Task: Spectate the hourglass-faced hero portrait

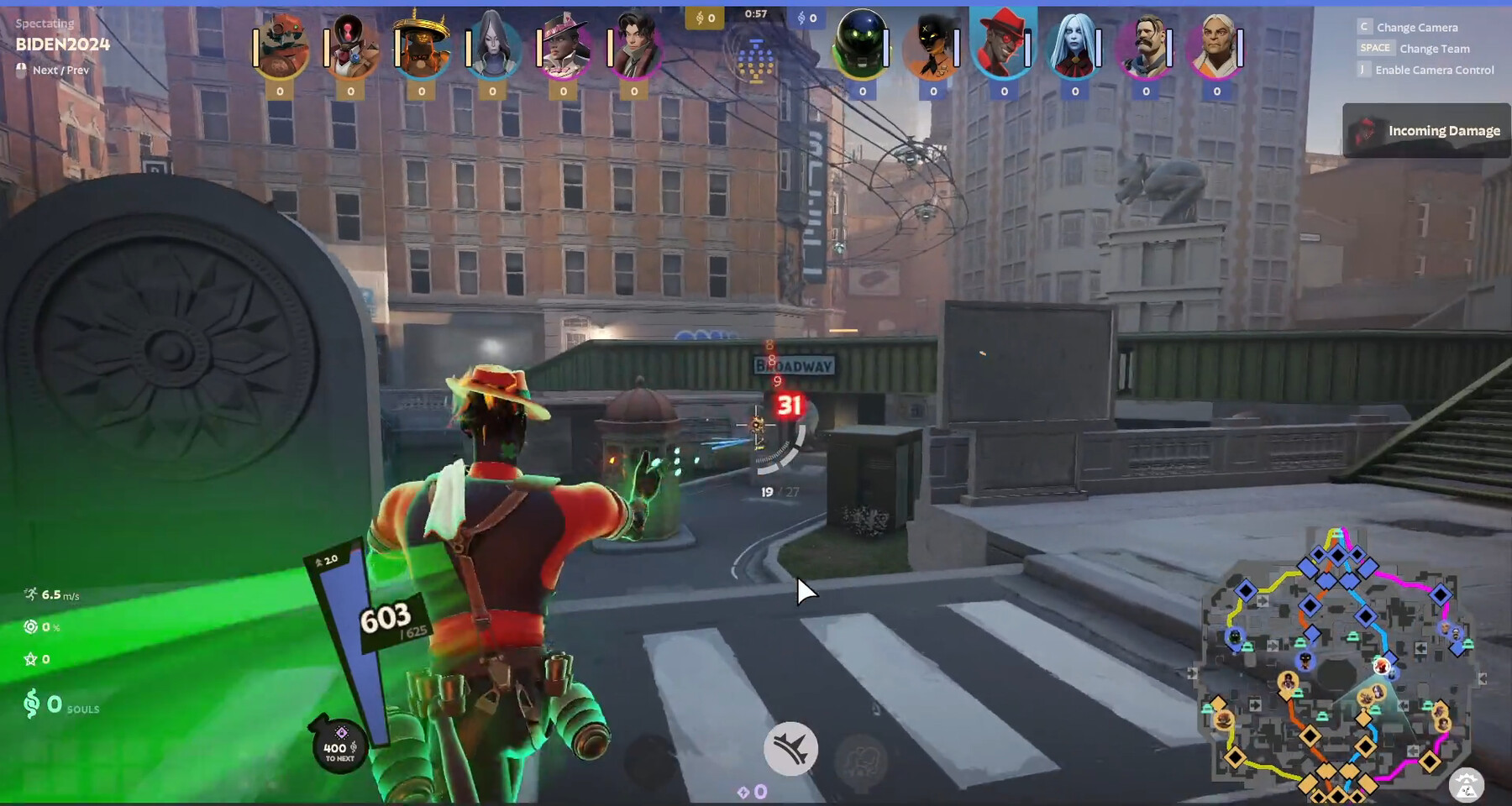Action: click(x=350, y=46)
